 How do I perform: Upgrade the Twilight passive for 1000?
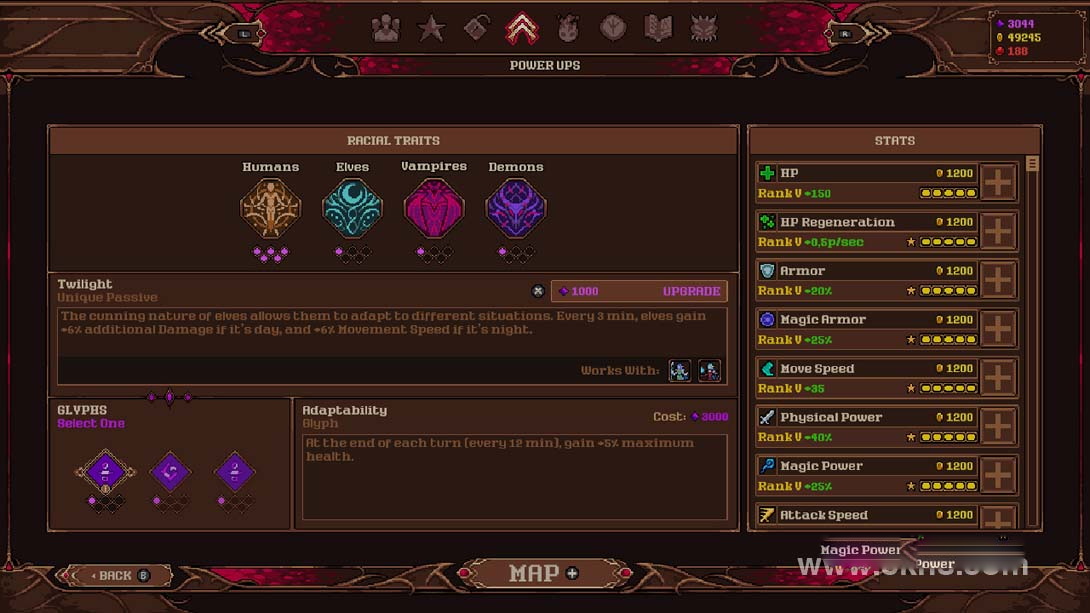click(x=640, y=291)
